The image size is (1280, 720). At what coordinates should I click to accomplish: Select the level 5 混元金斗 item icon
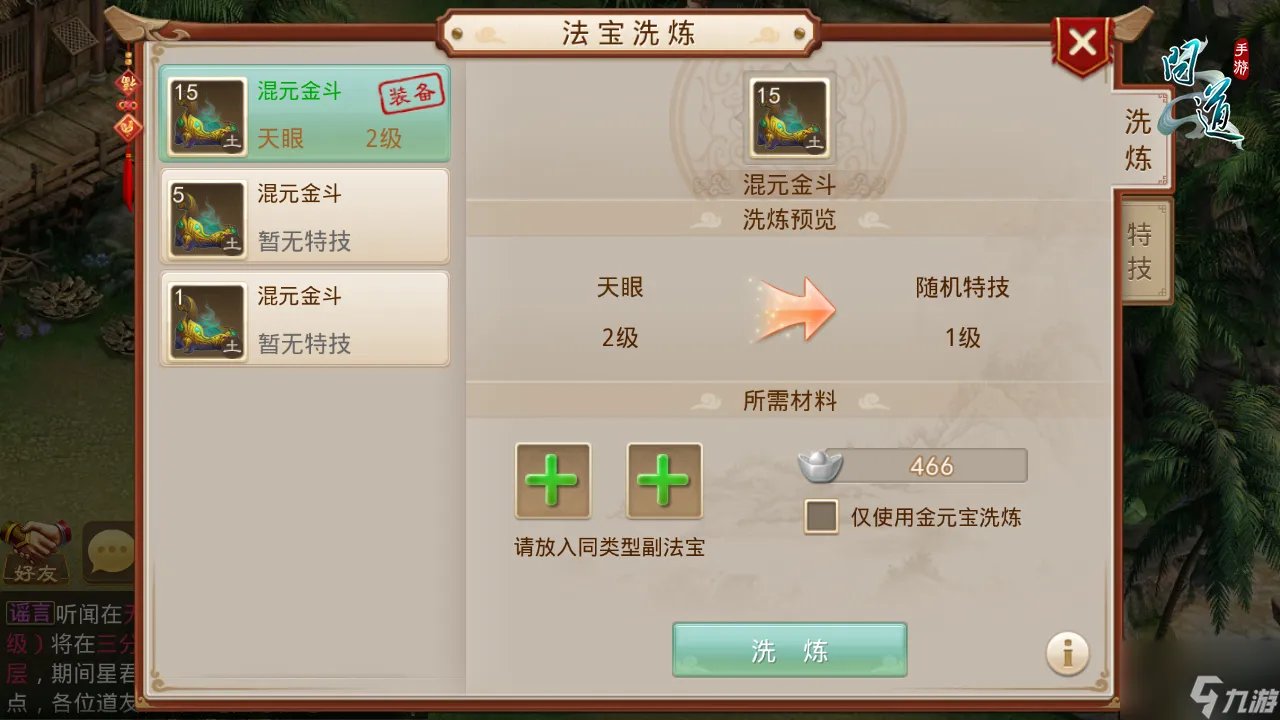tap(205, 216)
